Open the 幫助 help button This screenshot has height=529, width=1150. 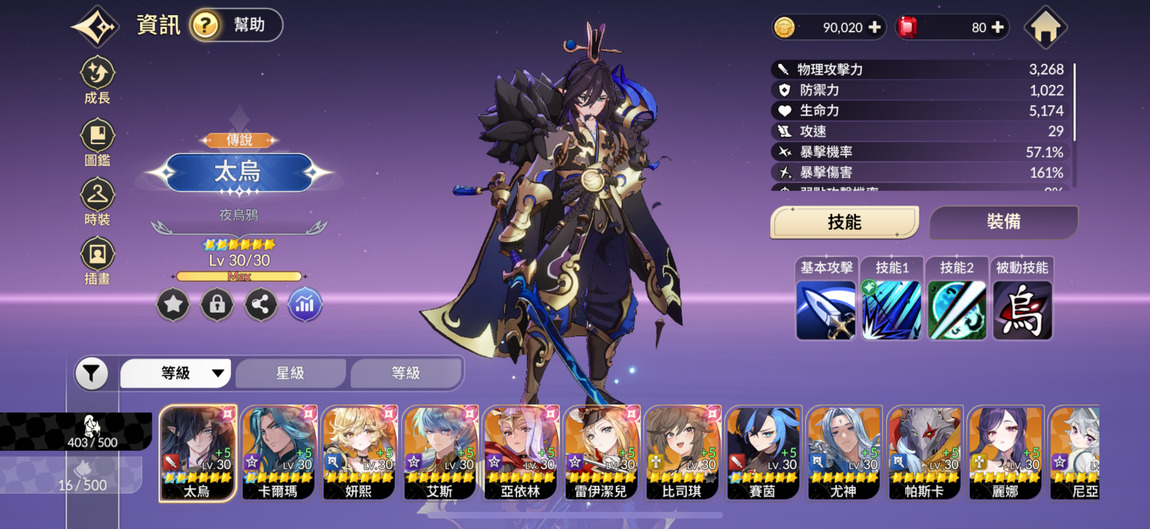click(x=235, y=25)
